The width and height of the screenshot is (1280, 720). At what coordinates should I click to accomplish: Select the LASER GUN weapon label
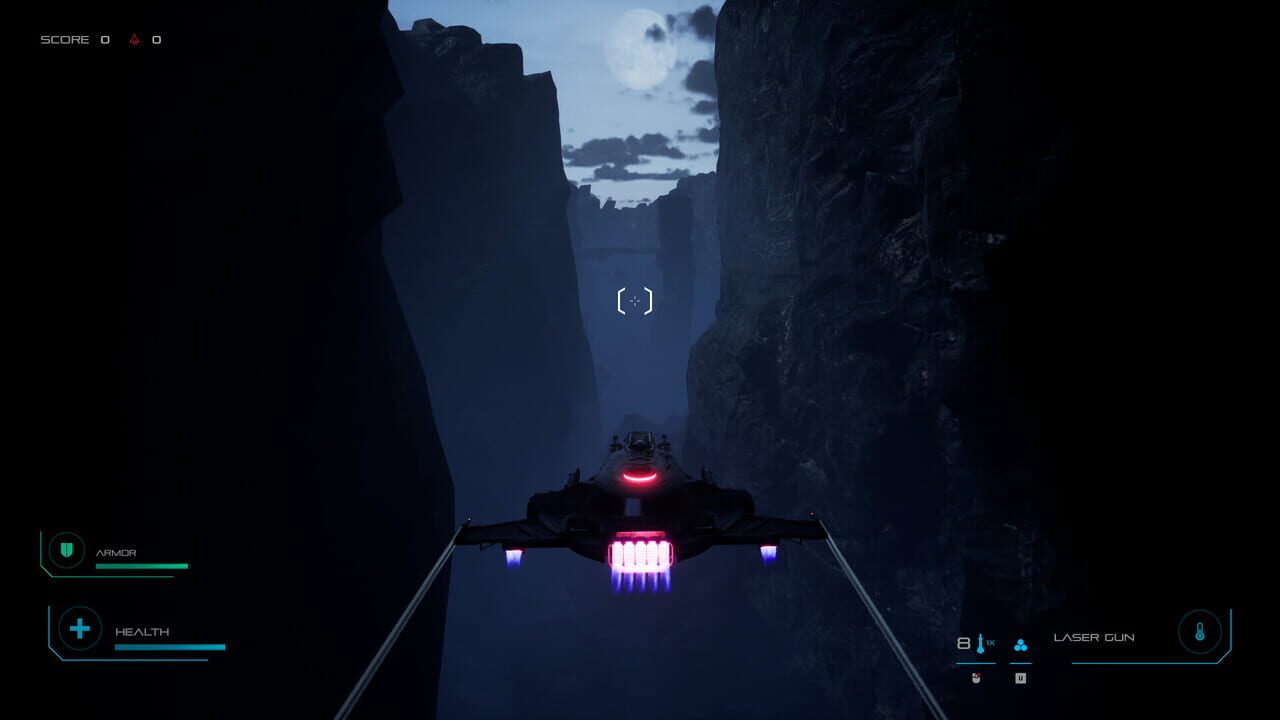coord(1095,636)
